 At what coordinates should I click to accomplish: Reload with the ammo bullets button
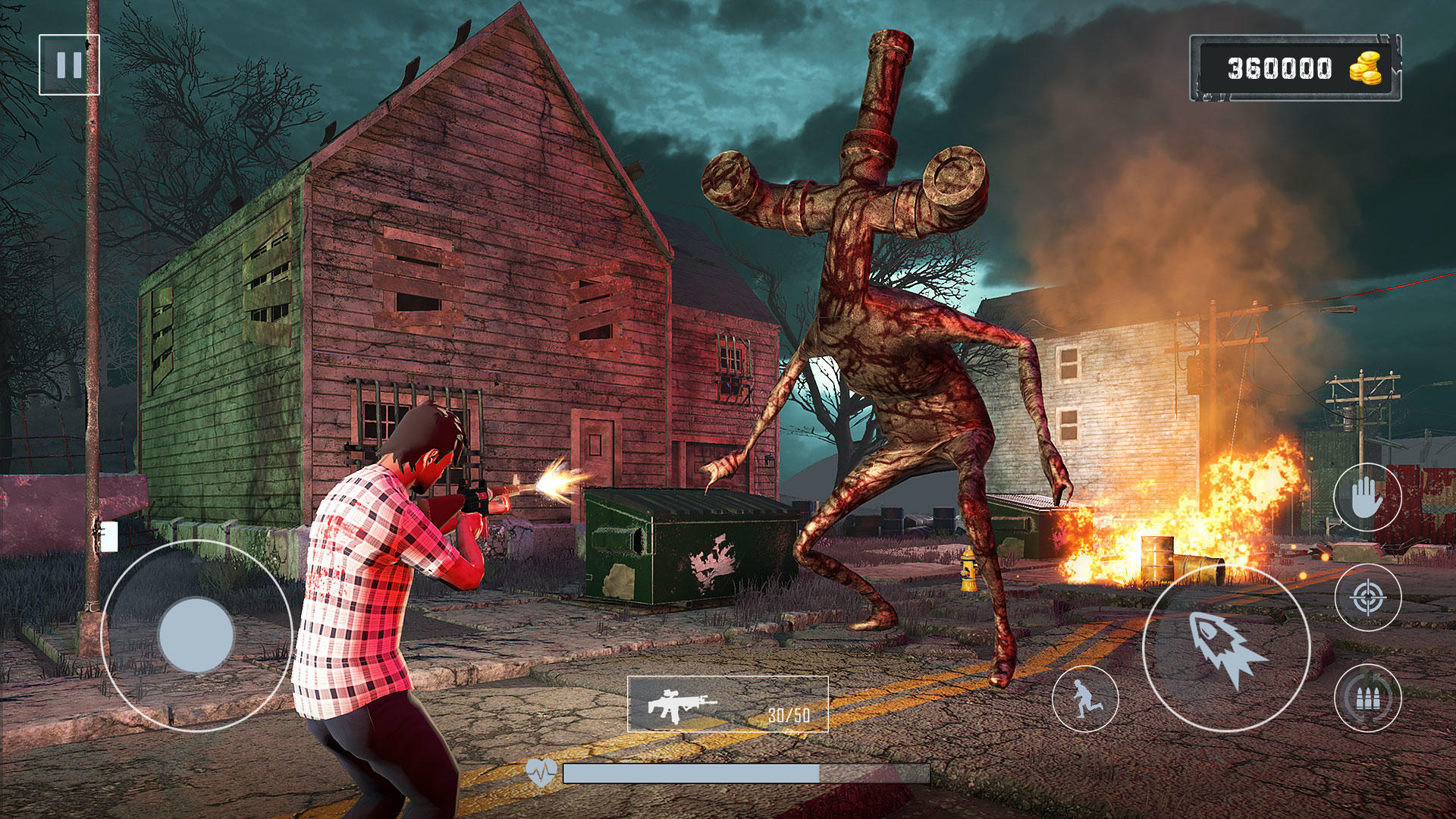[1367, 698]
